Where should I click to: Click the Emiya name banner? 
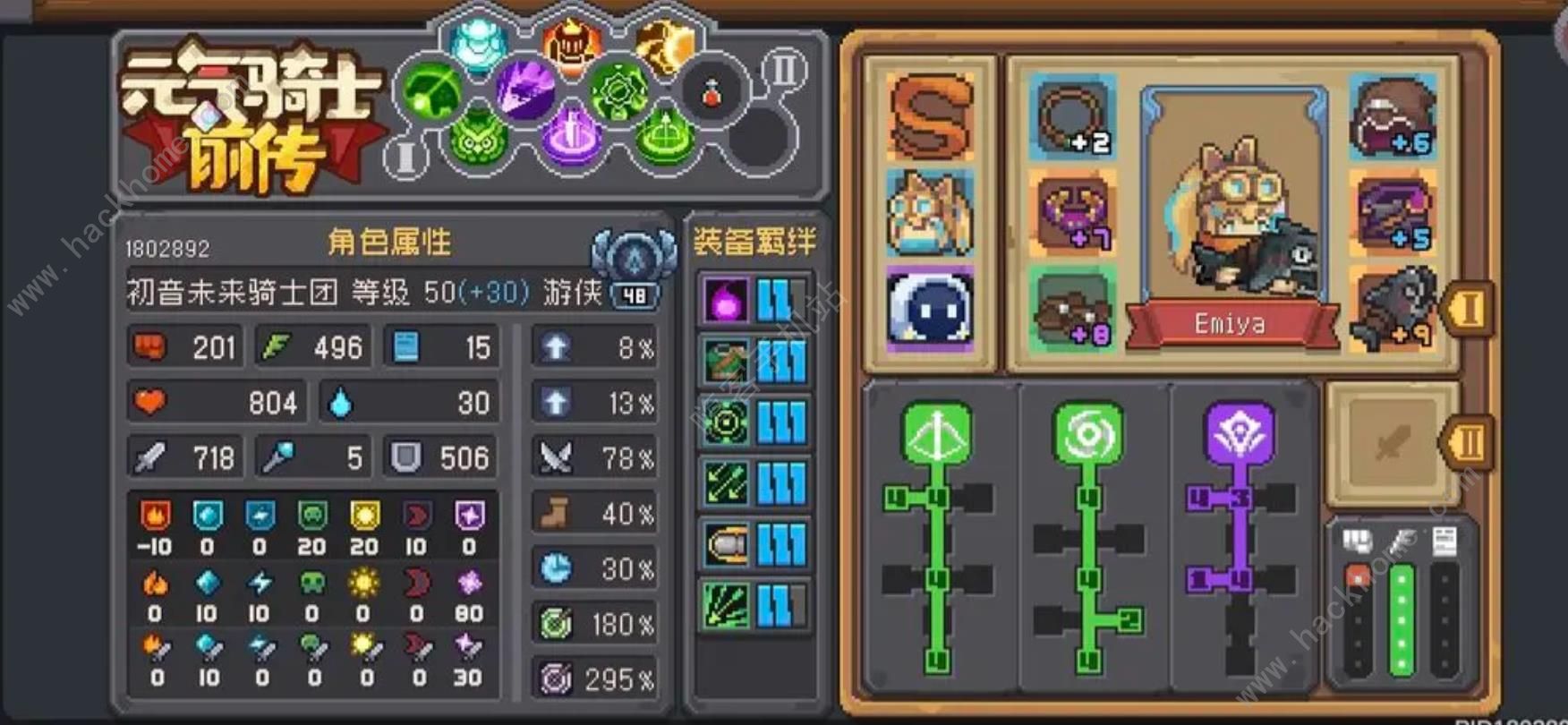1231,324
